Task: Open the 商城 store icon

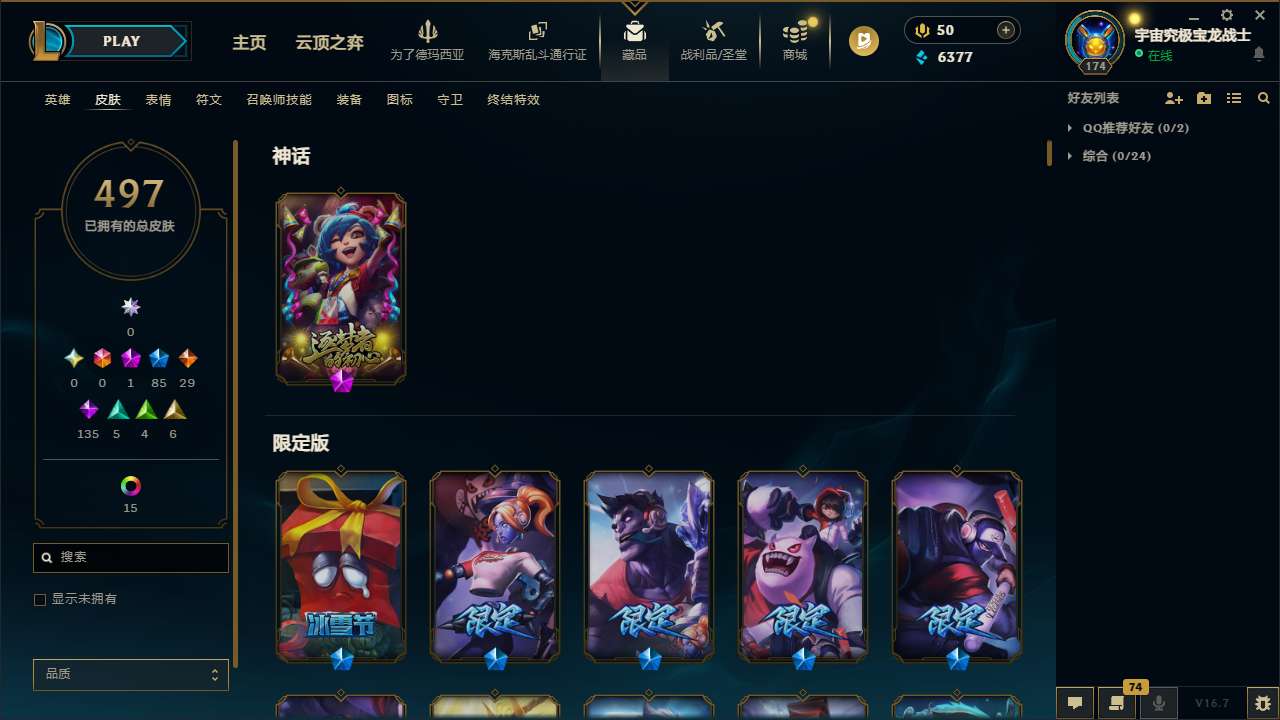Action: [795, 40]
